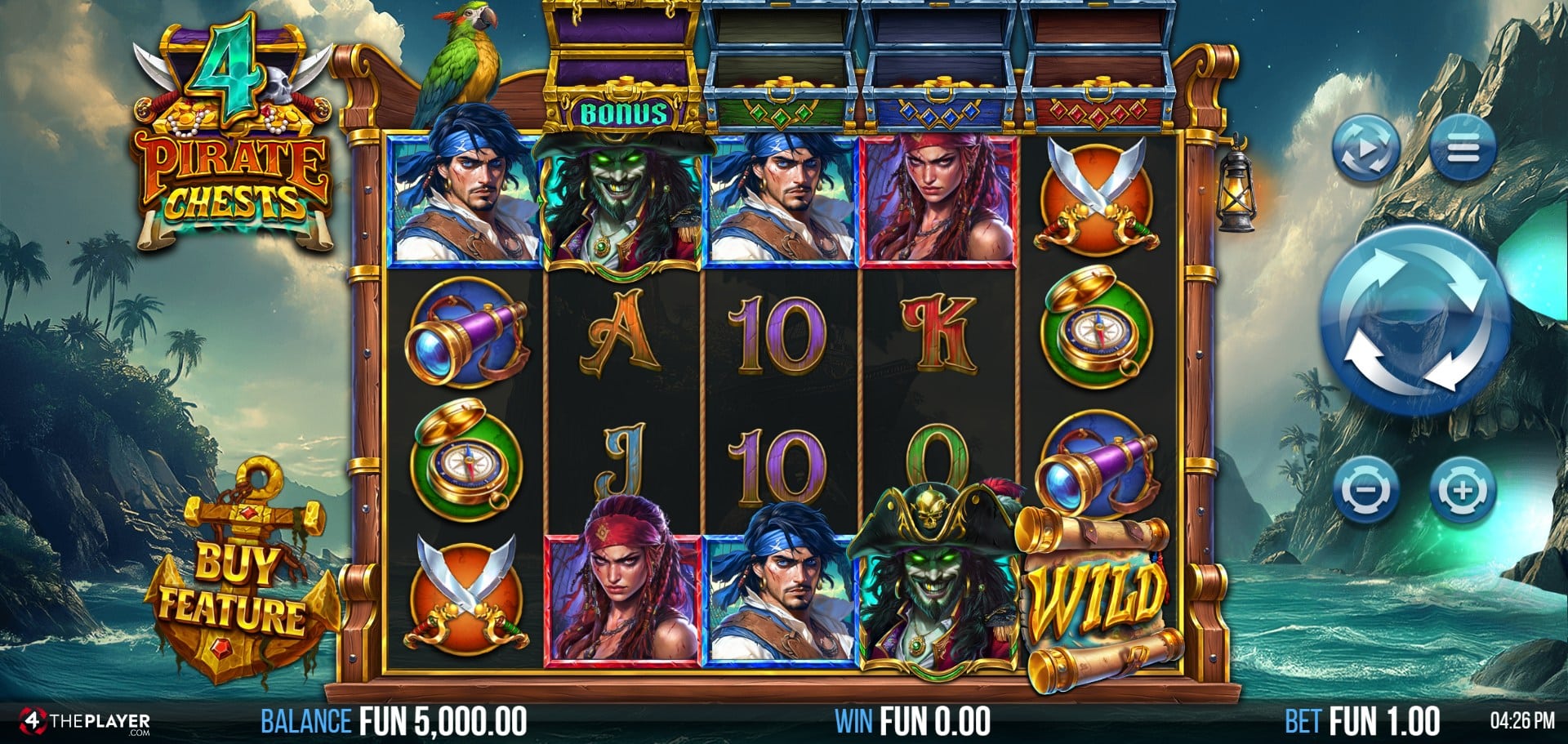Increase the bet with the plus button
Viewport: 1568px width, 744px height.
tap(1462, 491)
